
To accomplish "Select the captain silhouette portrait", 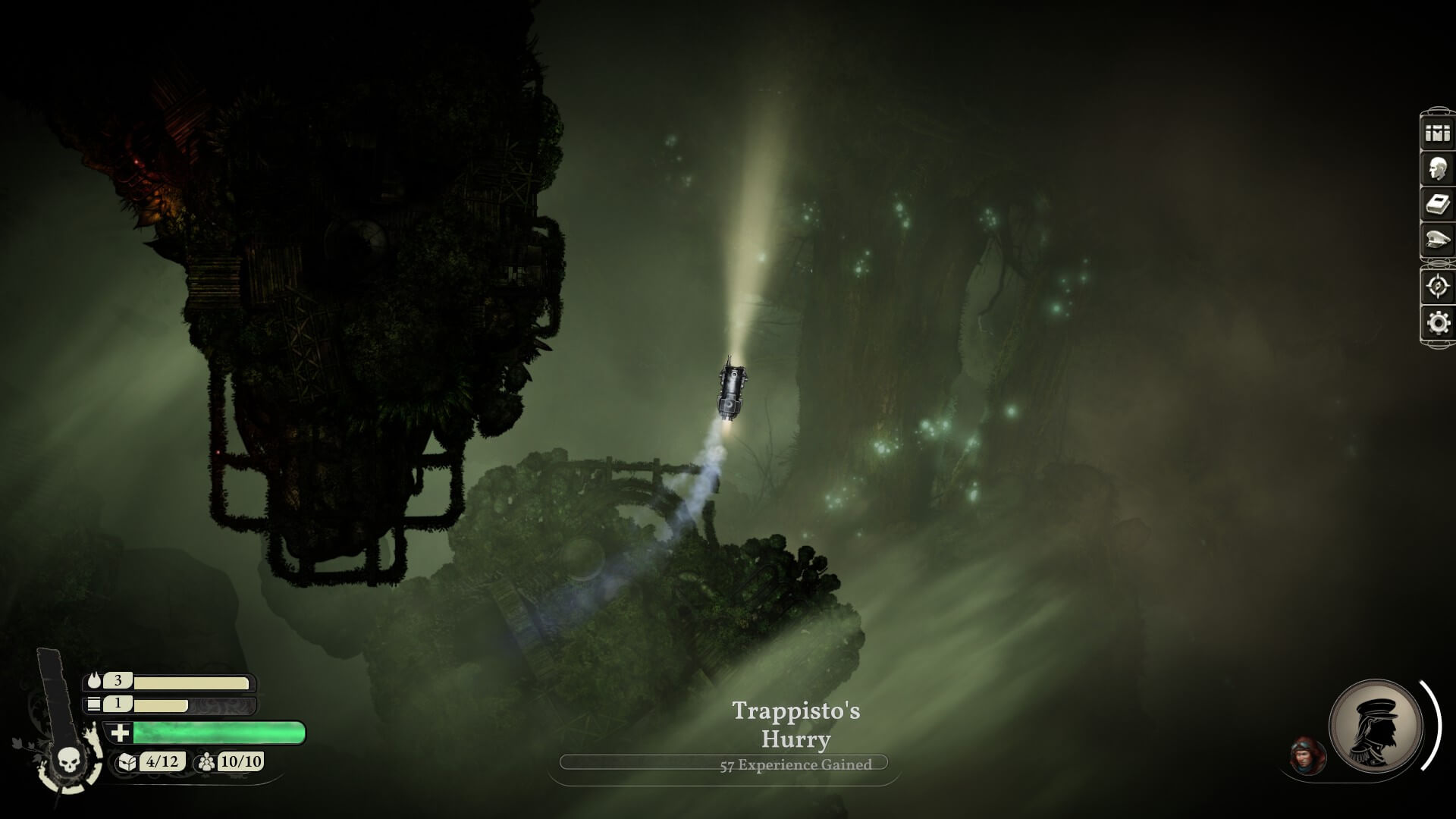I will 1376,725.
